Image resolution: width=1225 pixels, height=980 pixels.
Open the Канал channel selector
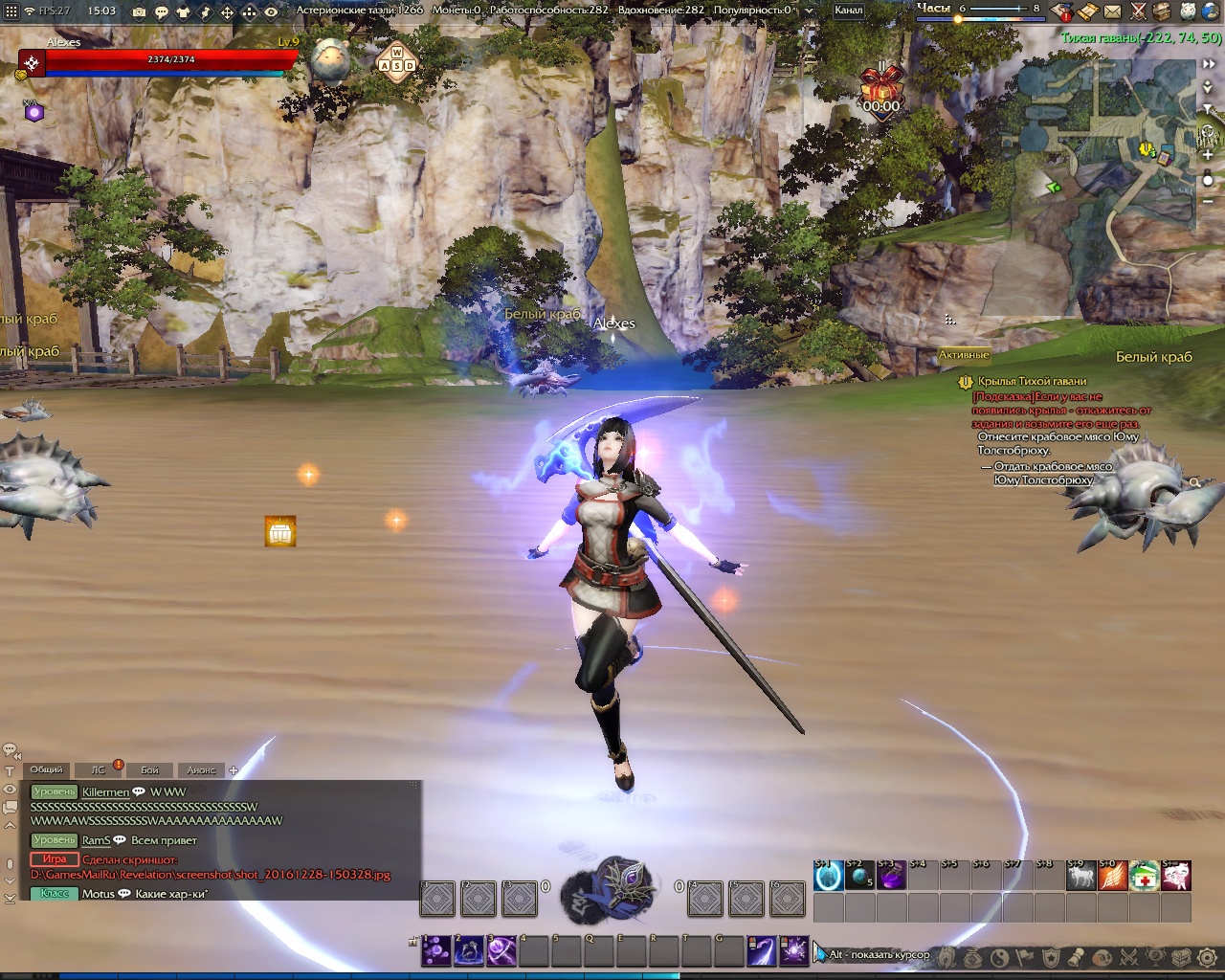point(849,11)
